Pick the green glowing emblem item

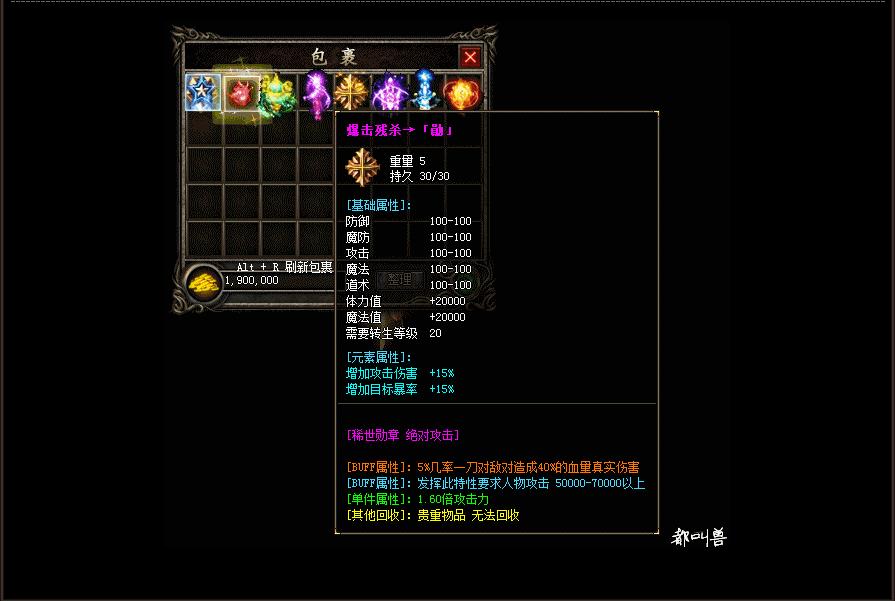point(277,94)
